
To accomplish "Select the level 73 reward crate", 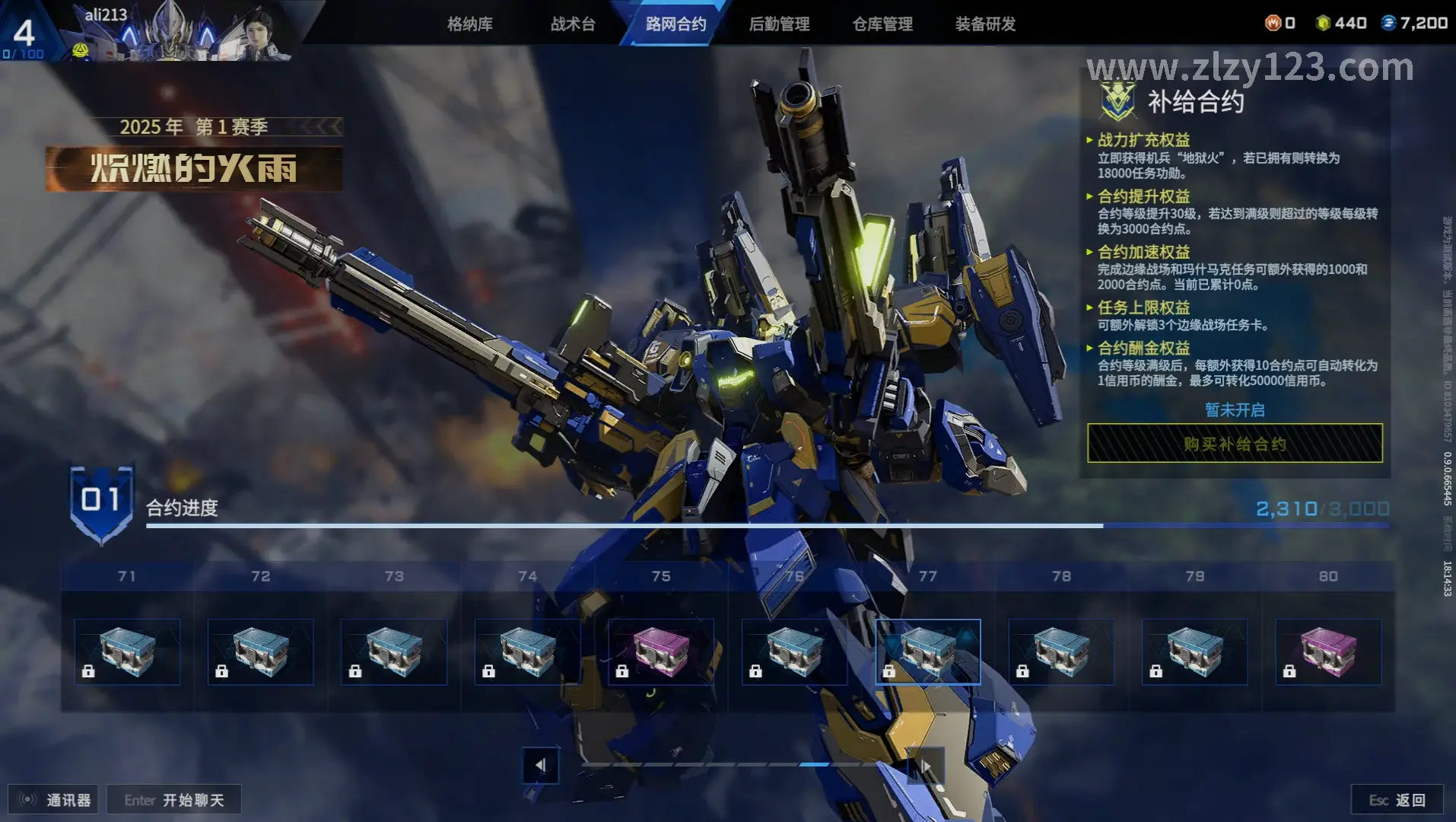I will tap(394, 652).
